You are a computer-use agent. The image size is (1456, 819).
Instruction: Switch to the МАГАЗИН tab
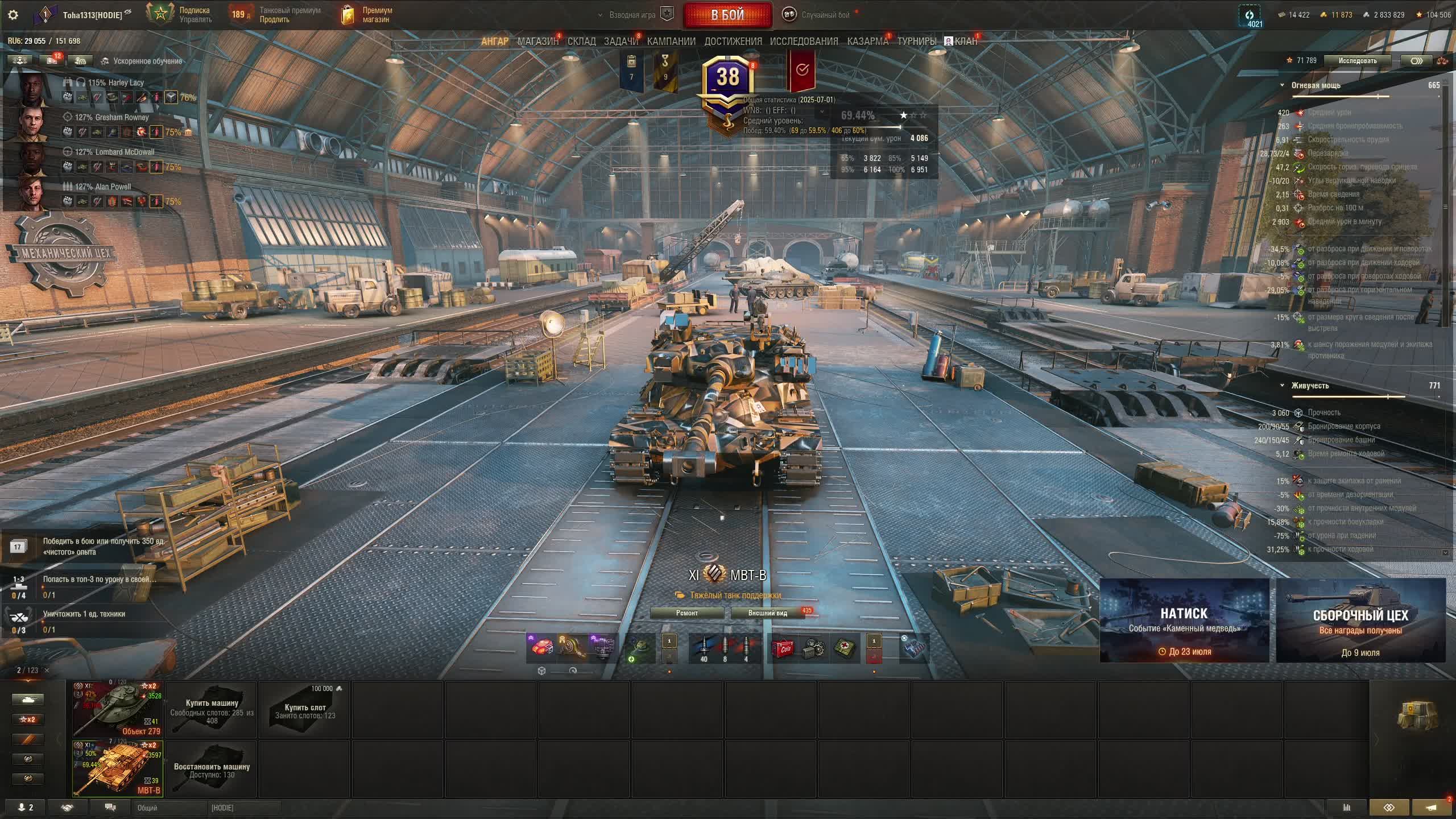537,41
